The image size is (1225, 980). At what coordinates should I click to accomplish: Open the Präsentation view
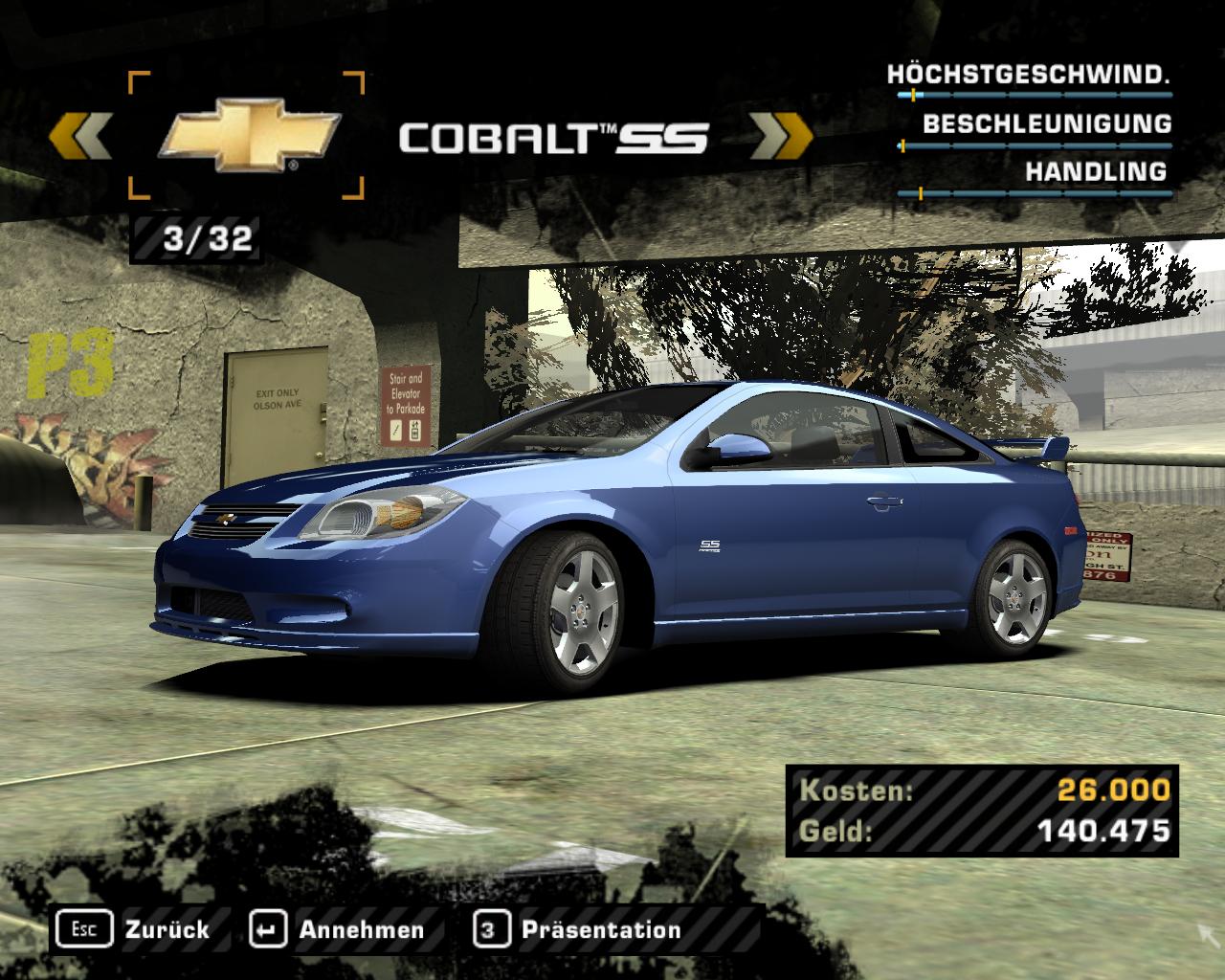(x=578, y=929)
